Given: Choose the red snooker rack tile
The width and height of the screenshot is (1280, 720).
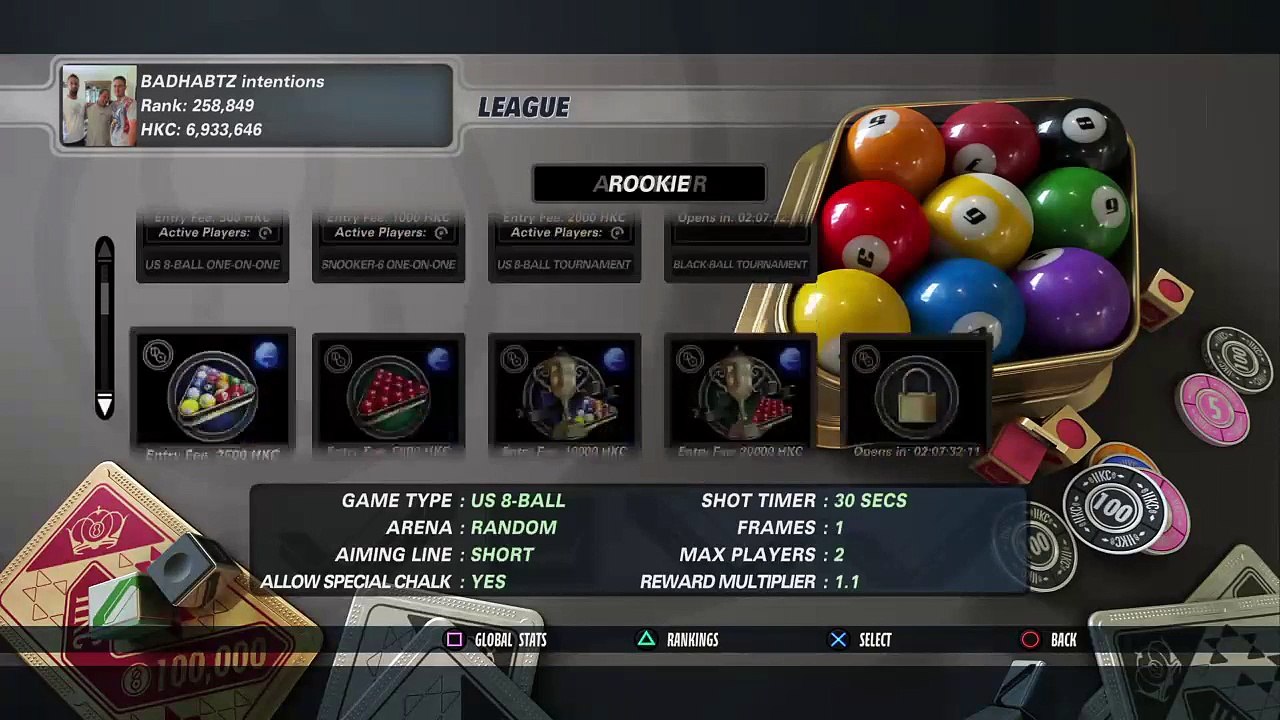Looking at the screenshot, I should pos(388,391).
